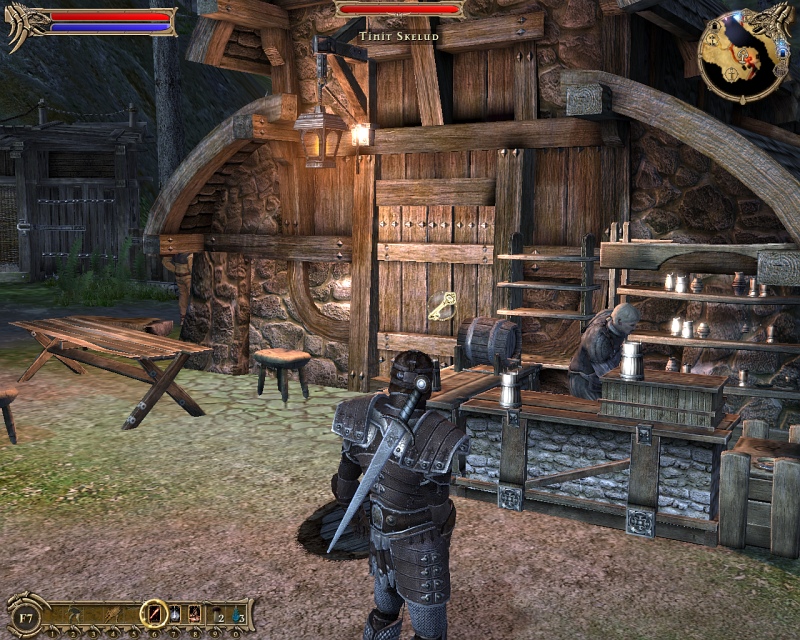Open the circular minimap
Screen dimensions: 800x640
(739, 57)
